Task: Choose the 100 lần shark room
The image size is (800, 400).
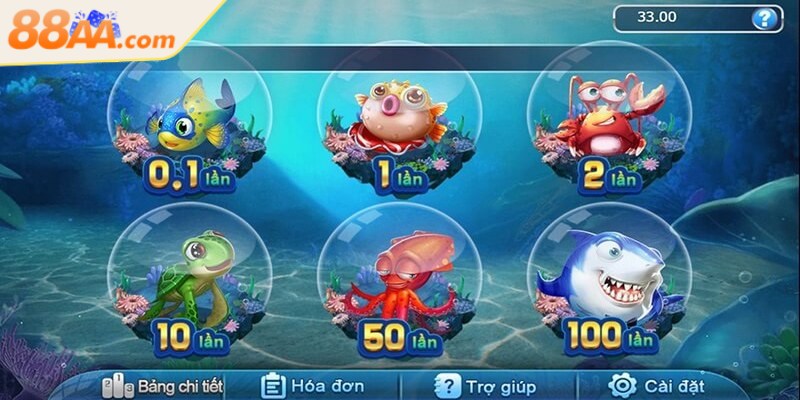Action: tap(609, 285)
